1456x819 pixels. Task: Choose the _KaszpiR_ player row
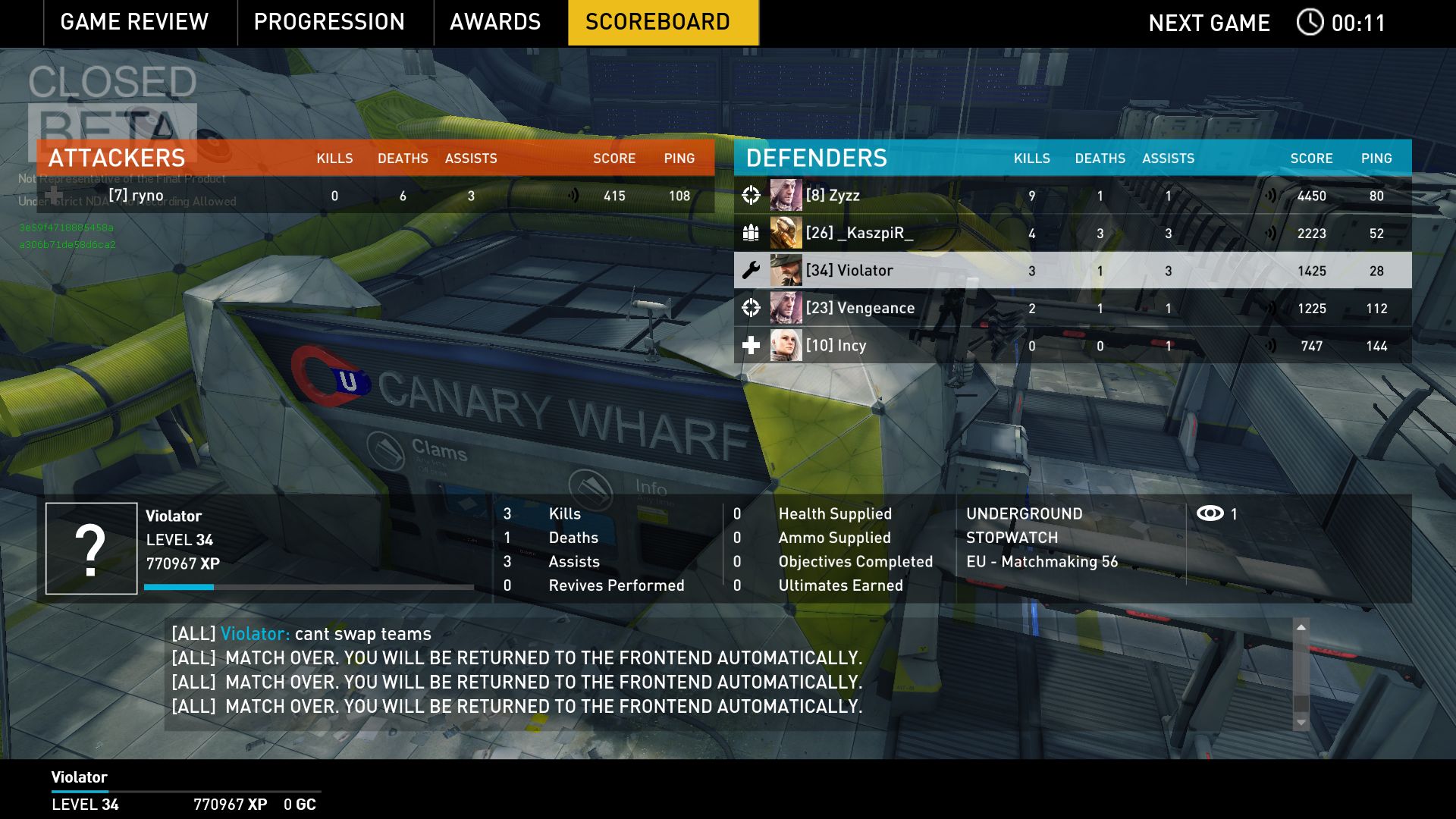(x=1072, y=234)
